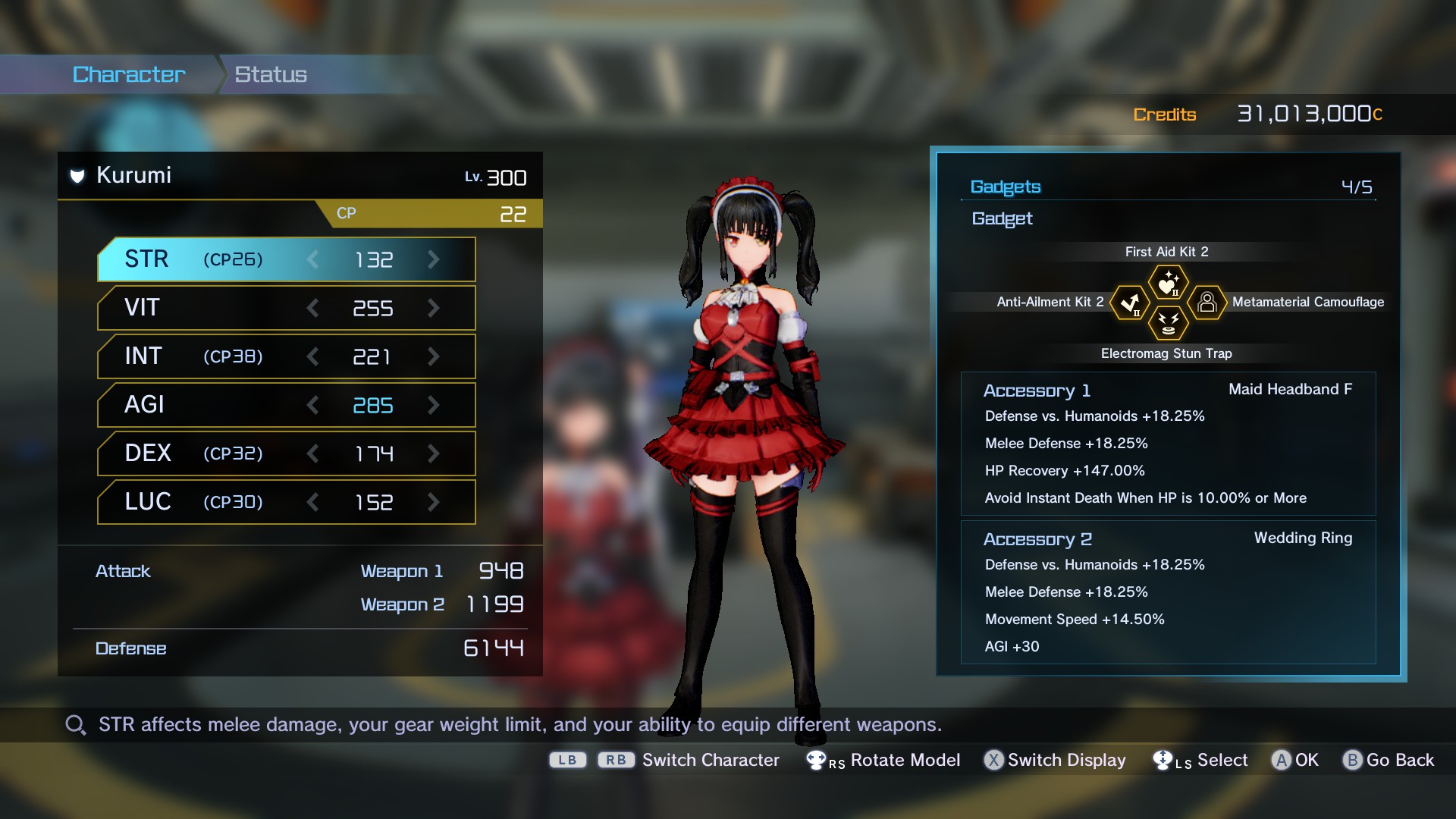Open the Status breadcrumb tab
Viewport: 1456px width, 819px height.
(271, 74)
